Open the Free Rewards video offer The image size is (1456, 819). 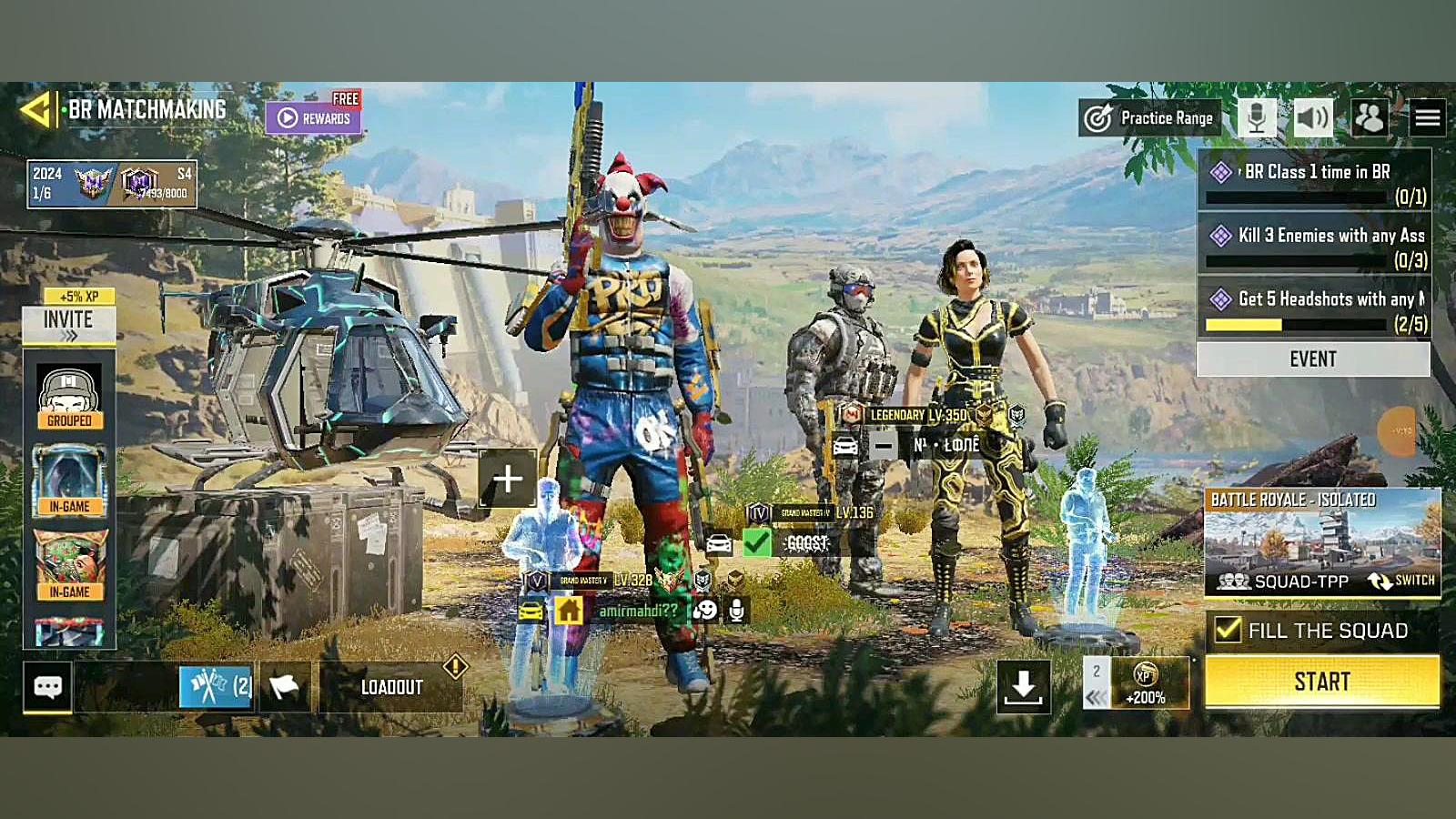pos(314,117)
